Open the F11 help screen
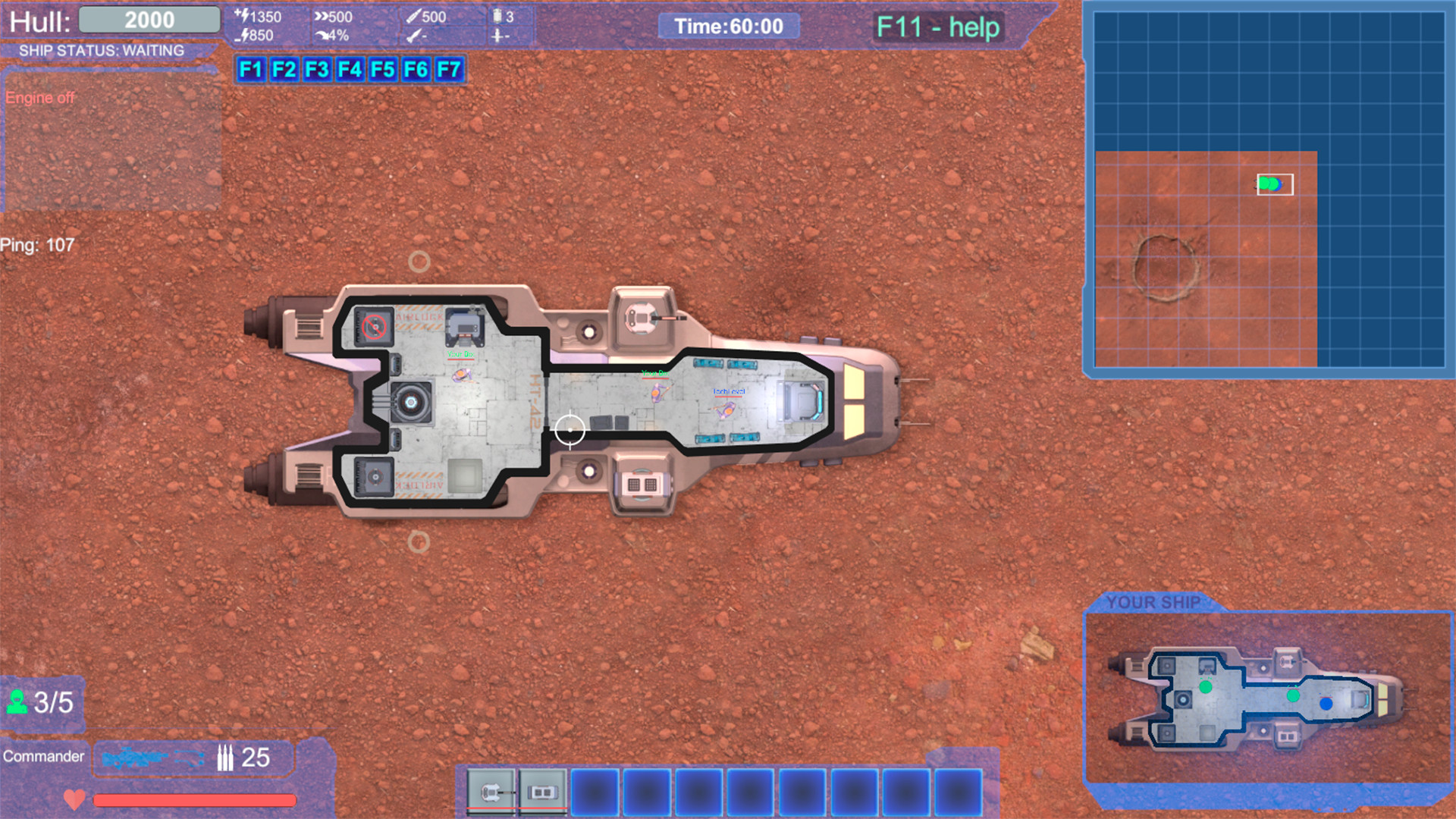Viewport: 1456px width, 819px height. tap(938, 28)
